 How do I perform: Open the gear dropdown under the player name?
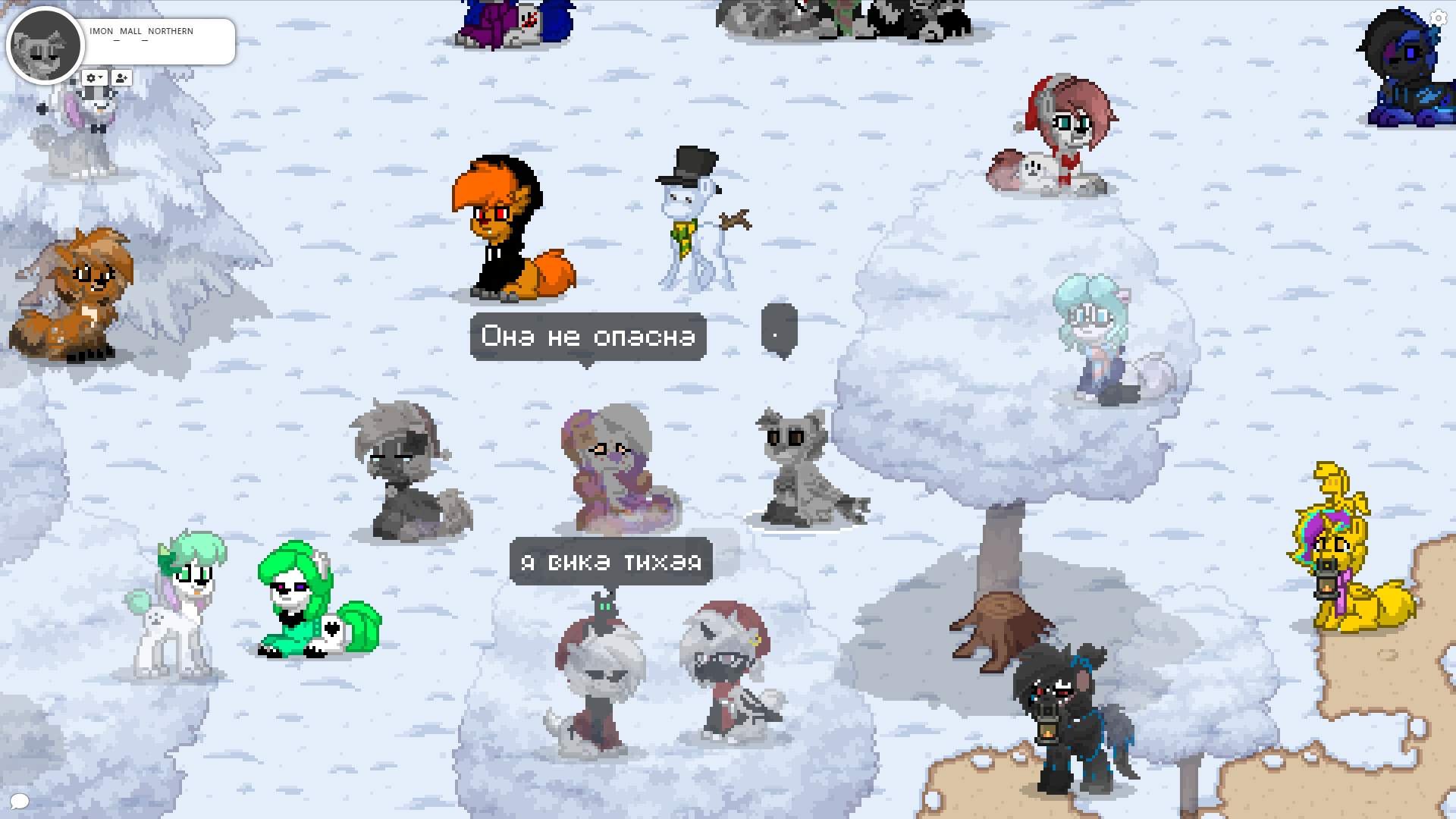(x=94, y=78)
